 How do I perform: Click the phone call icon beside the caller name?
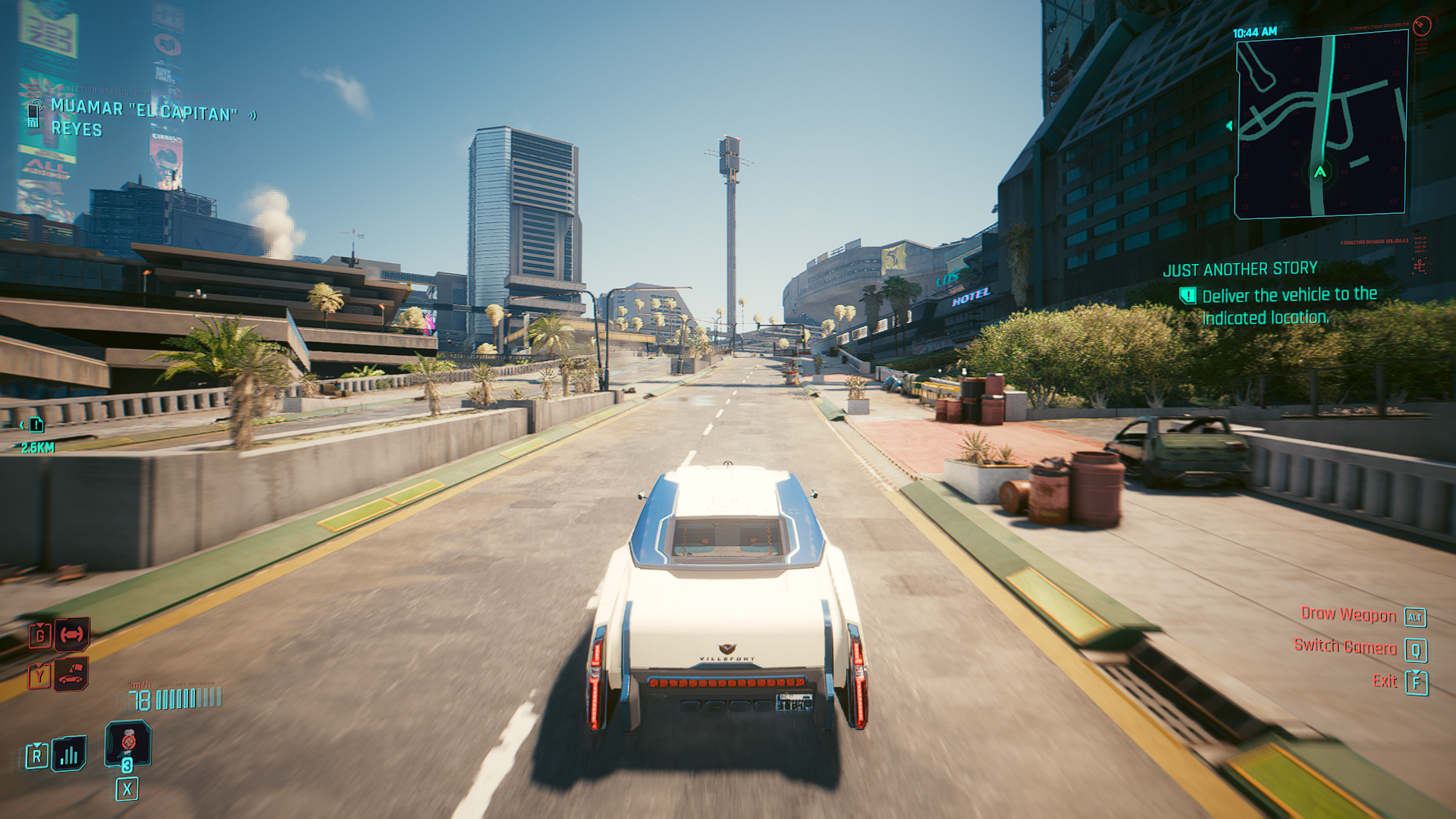click(x=33, y=114)
